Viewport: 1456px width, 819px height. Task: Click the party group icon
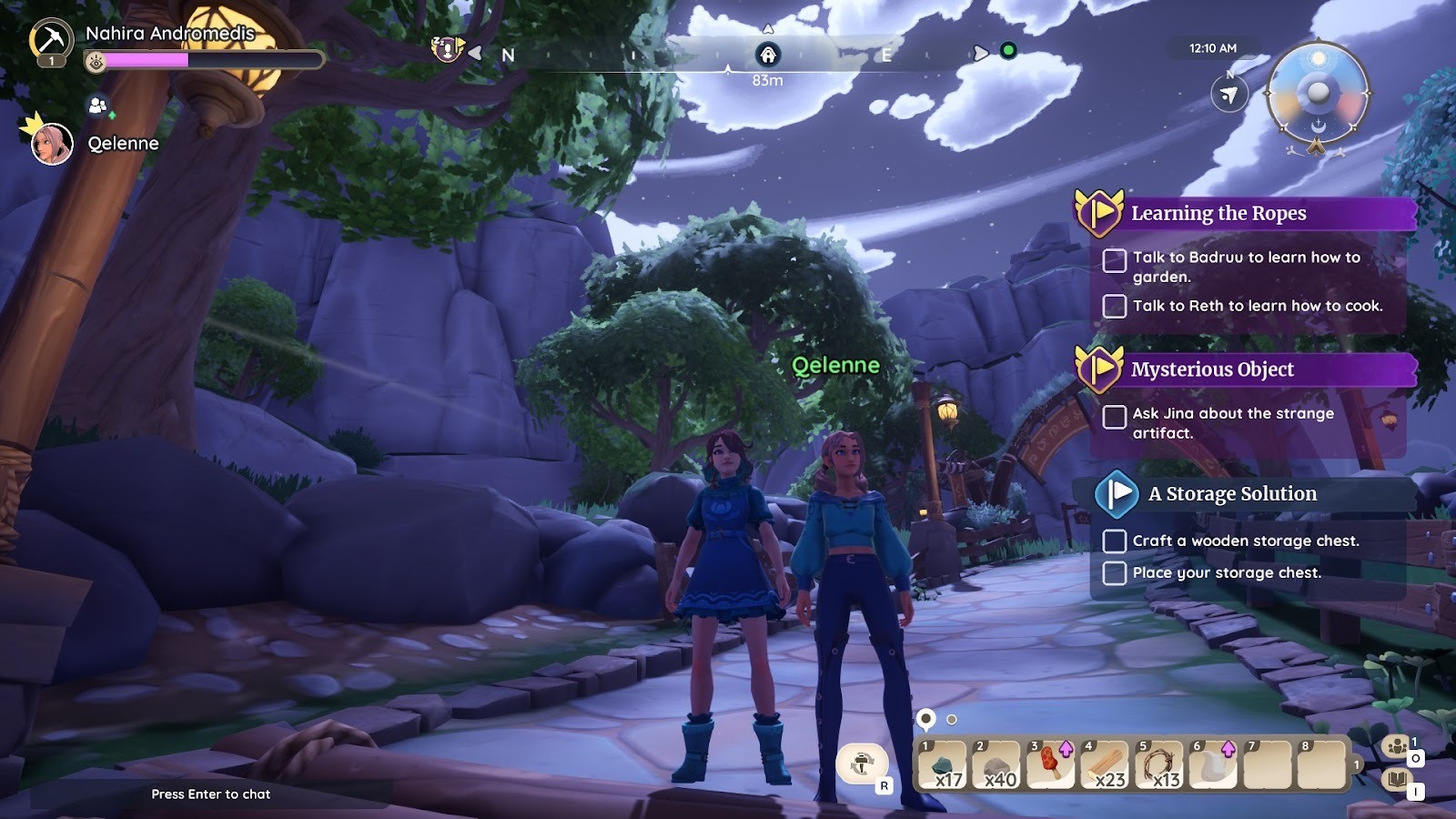[x=97, y=106]
